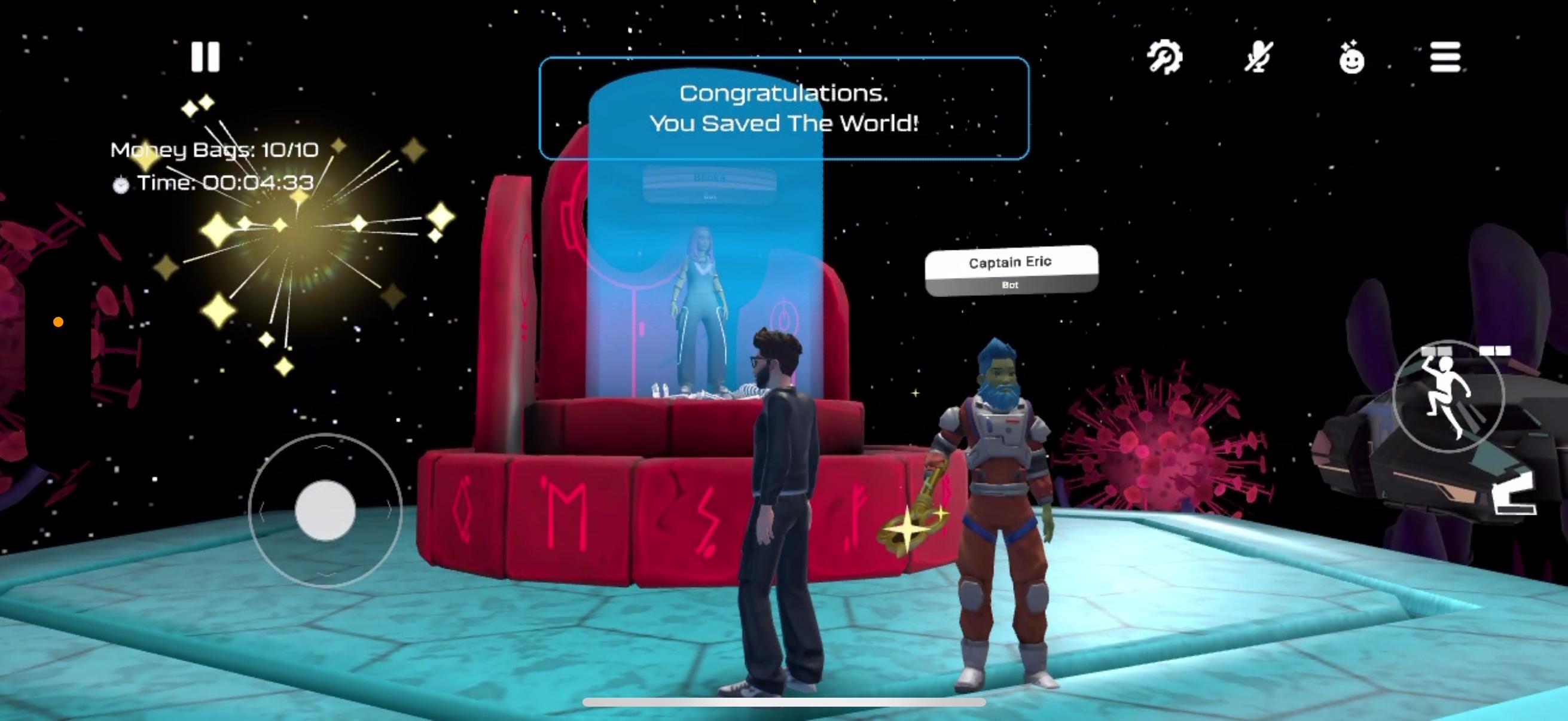Tap the jump action button
The image size is (1568, 721).
tap(1448, 397)
